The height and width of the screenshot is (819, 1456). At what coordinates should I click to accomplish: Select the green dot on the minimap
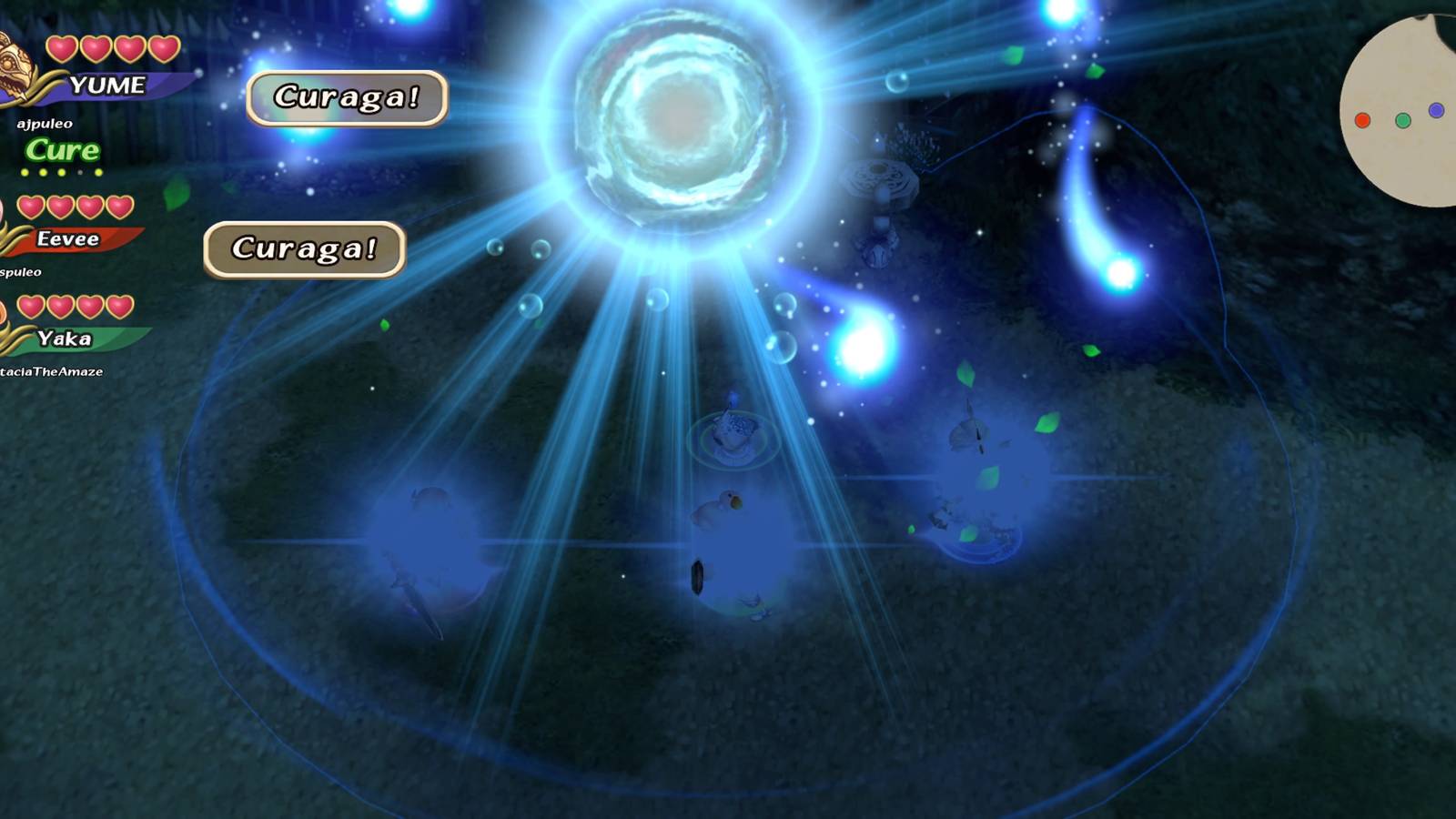point(1403,120)
